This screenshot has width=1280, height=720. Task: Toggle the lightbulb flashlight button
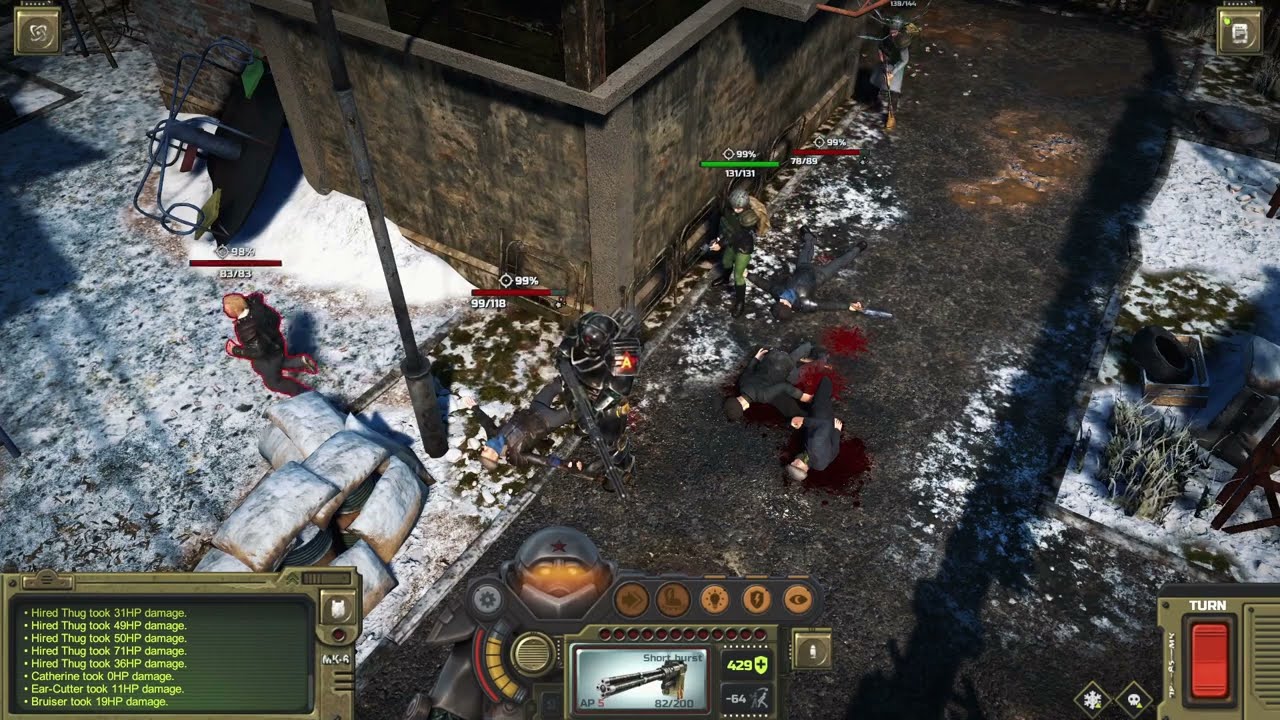click(714, 599)
